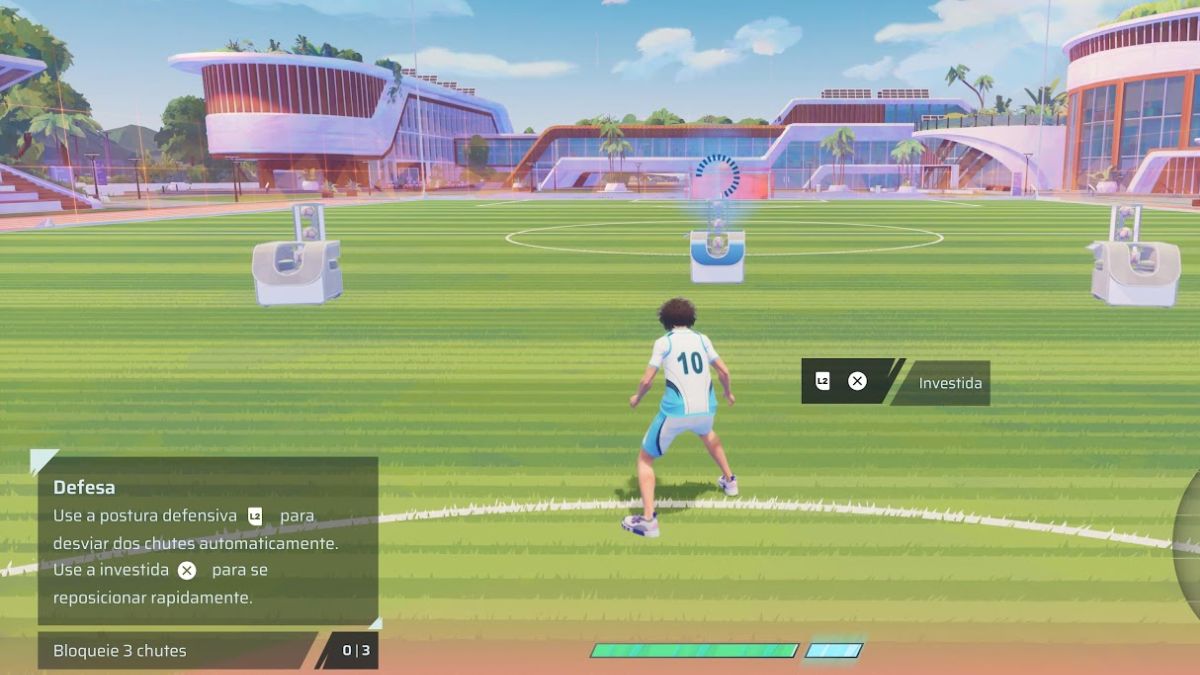This screenshot has width=1200, height=675.
Task: Select the Defesa tutorial panel
Action: click(207, 540)
